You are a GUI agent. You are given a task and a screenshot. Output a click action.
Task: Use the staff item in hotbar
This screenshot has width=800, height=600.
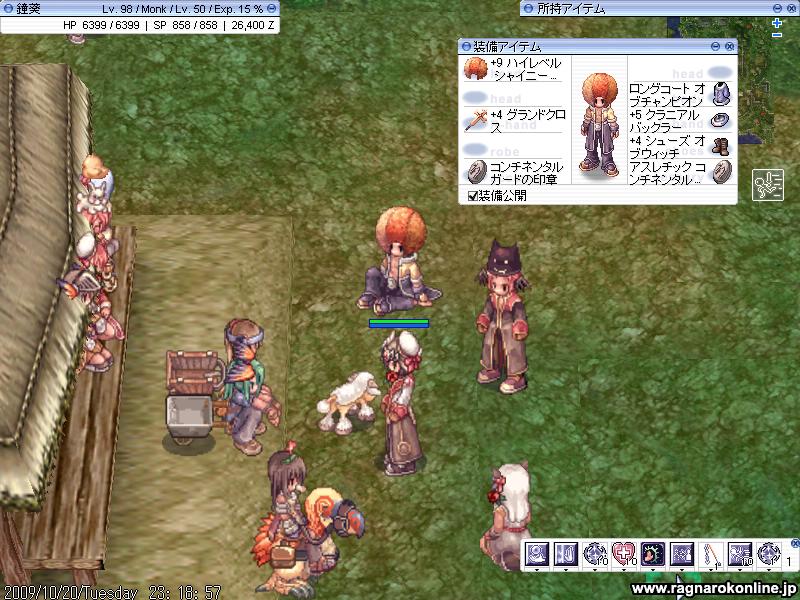pos(713,553)
